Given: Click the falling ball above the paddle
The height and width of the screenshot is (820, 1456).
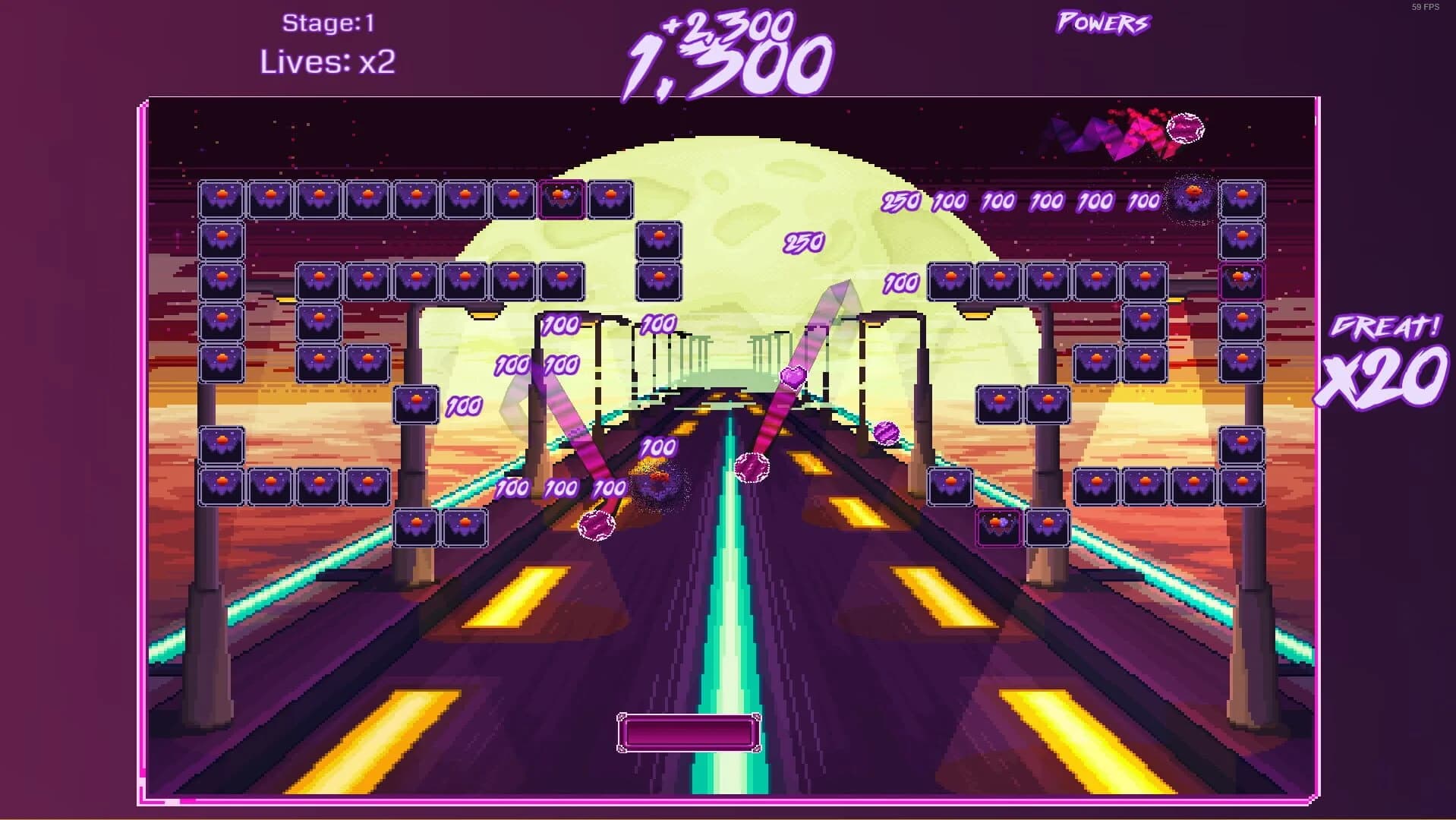Looking at the screenshot, I should (597, 524).
